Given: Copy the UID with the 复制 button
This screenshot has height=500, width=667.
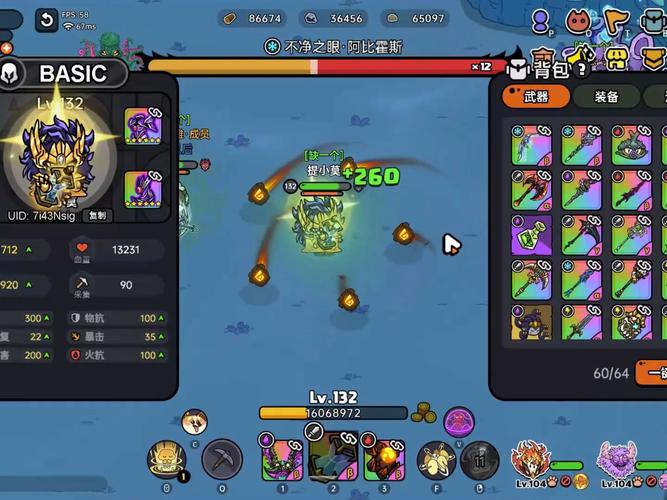Looking at the screenshot, I should point(97,214).
